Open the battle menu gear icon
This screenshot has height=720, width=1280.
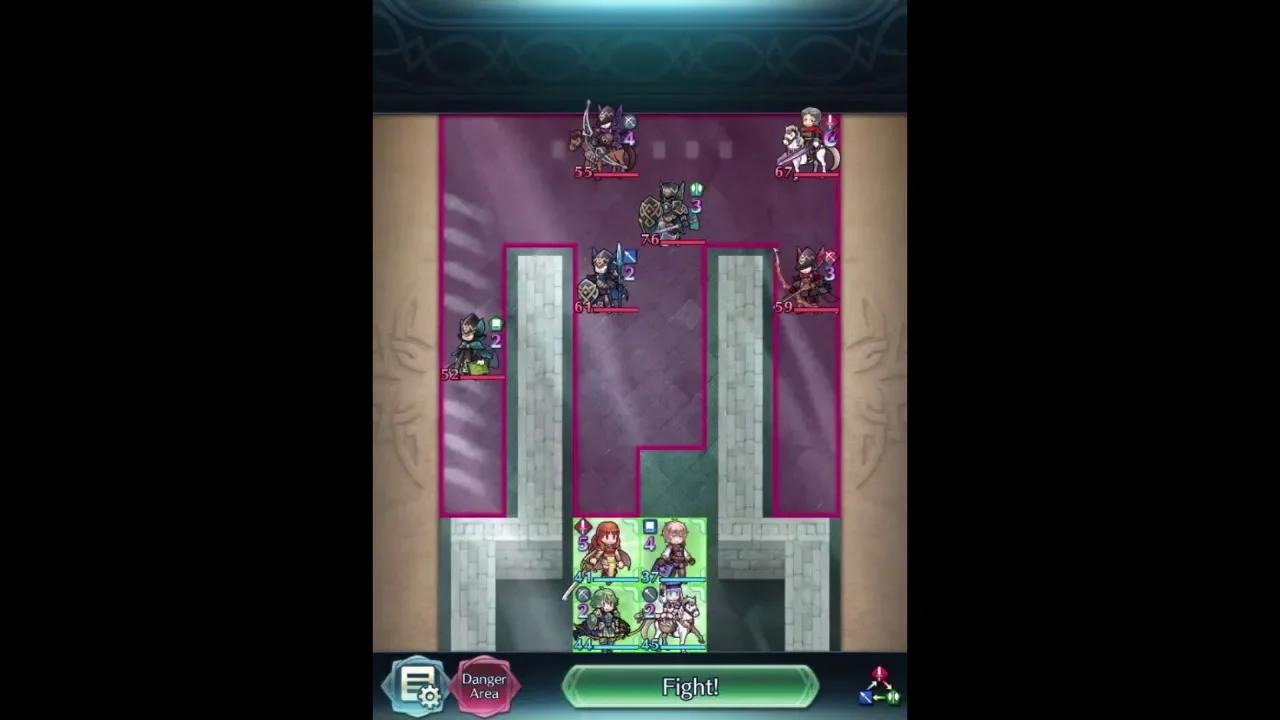(417, 686)
